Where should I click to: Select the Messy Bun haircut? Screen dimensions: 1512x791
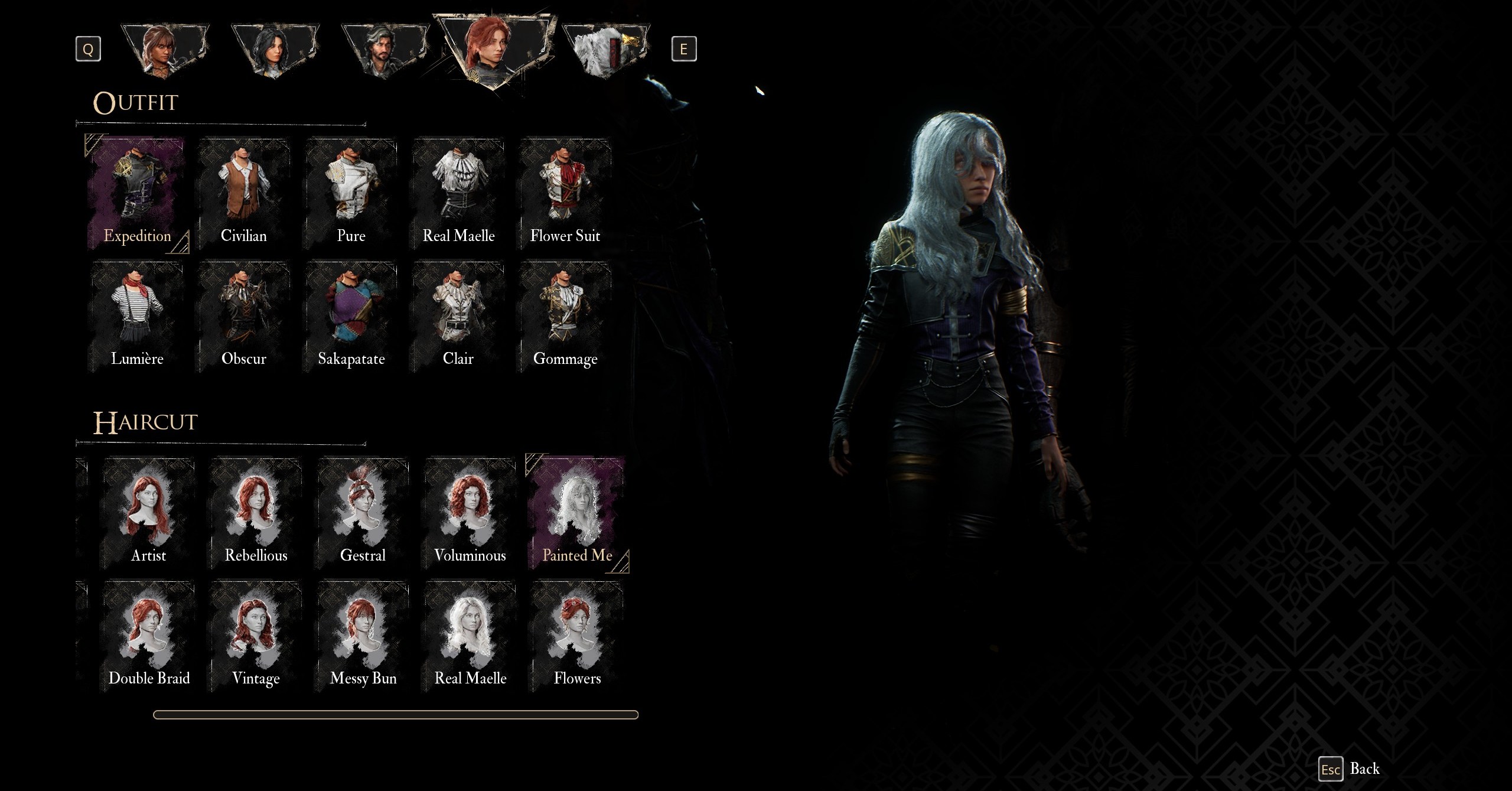coord(363,636)
